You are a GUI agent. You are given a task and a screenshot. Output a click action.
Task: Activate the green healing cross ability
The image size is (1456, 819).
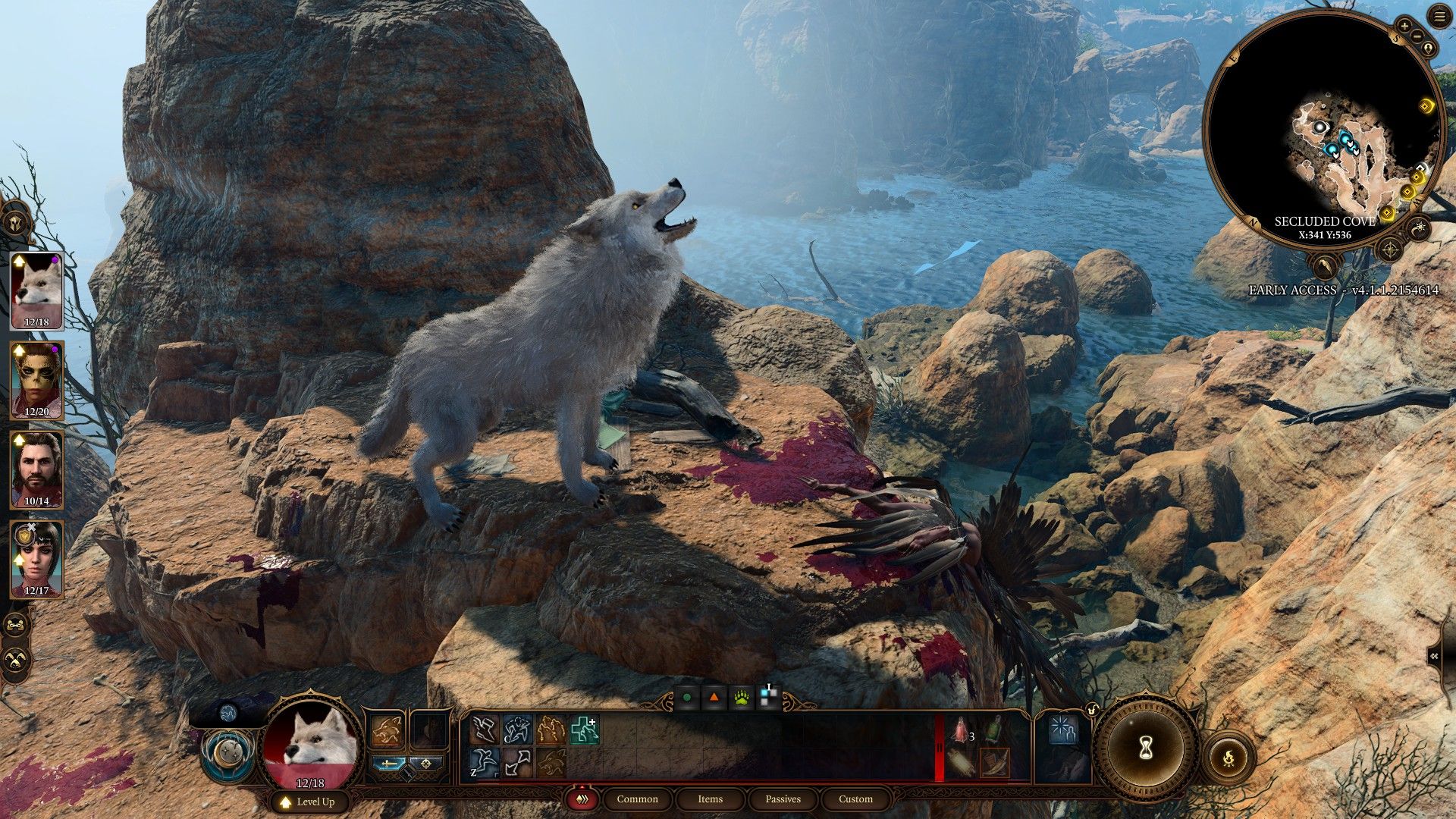(584, 730)
